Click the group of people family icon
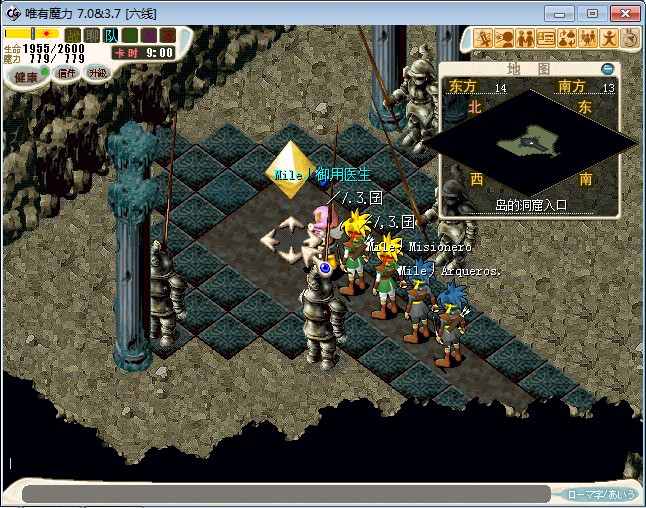This screenshot has width=646, height=508. (588, 39)
